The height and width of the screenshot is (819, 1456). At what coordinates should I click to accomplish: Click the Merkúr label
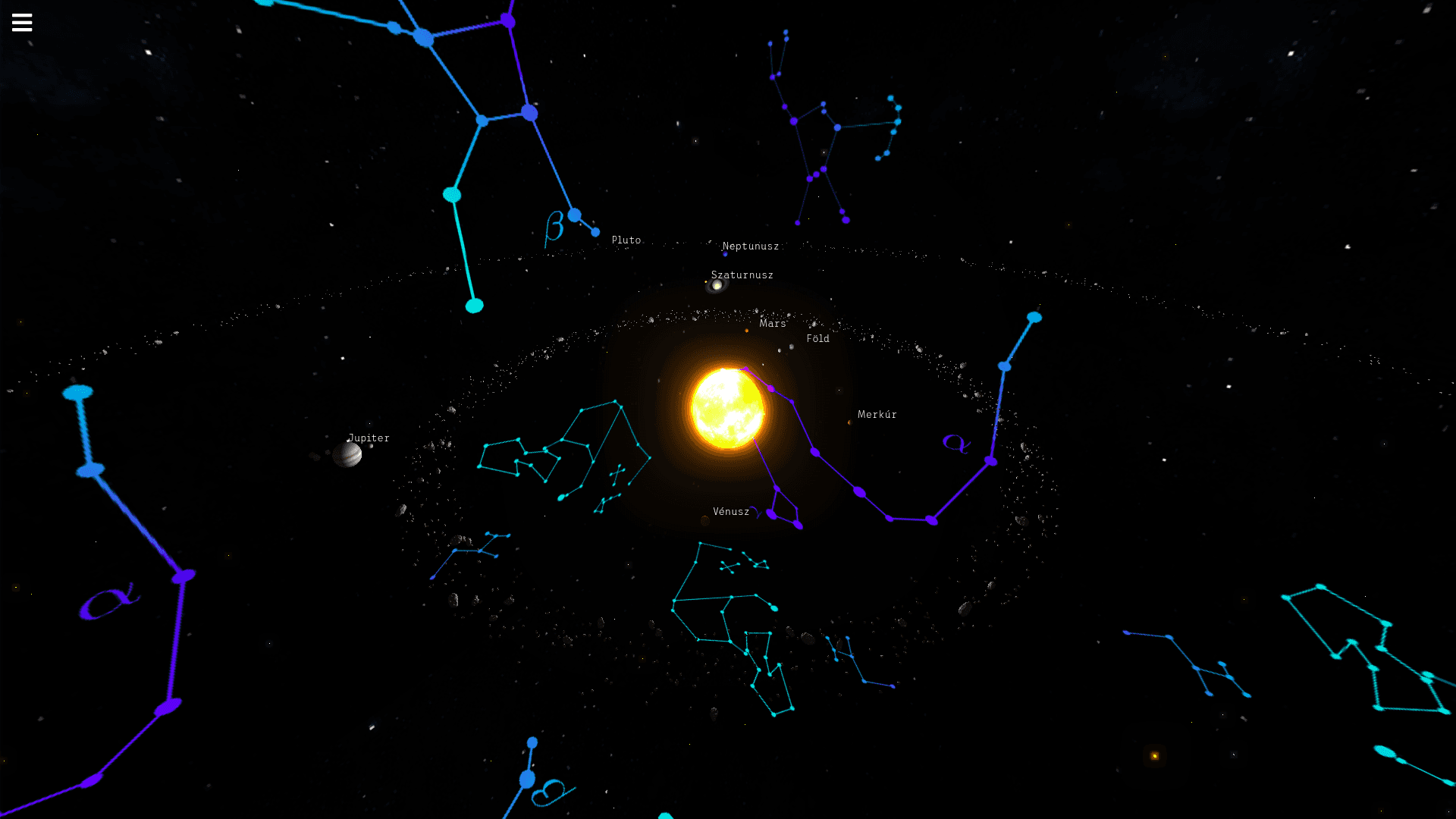[x=877, y=414]
